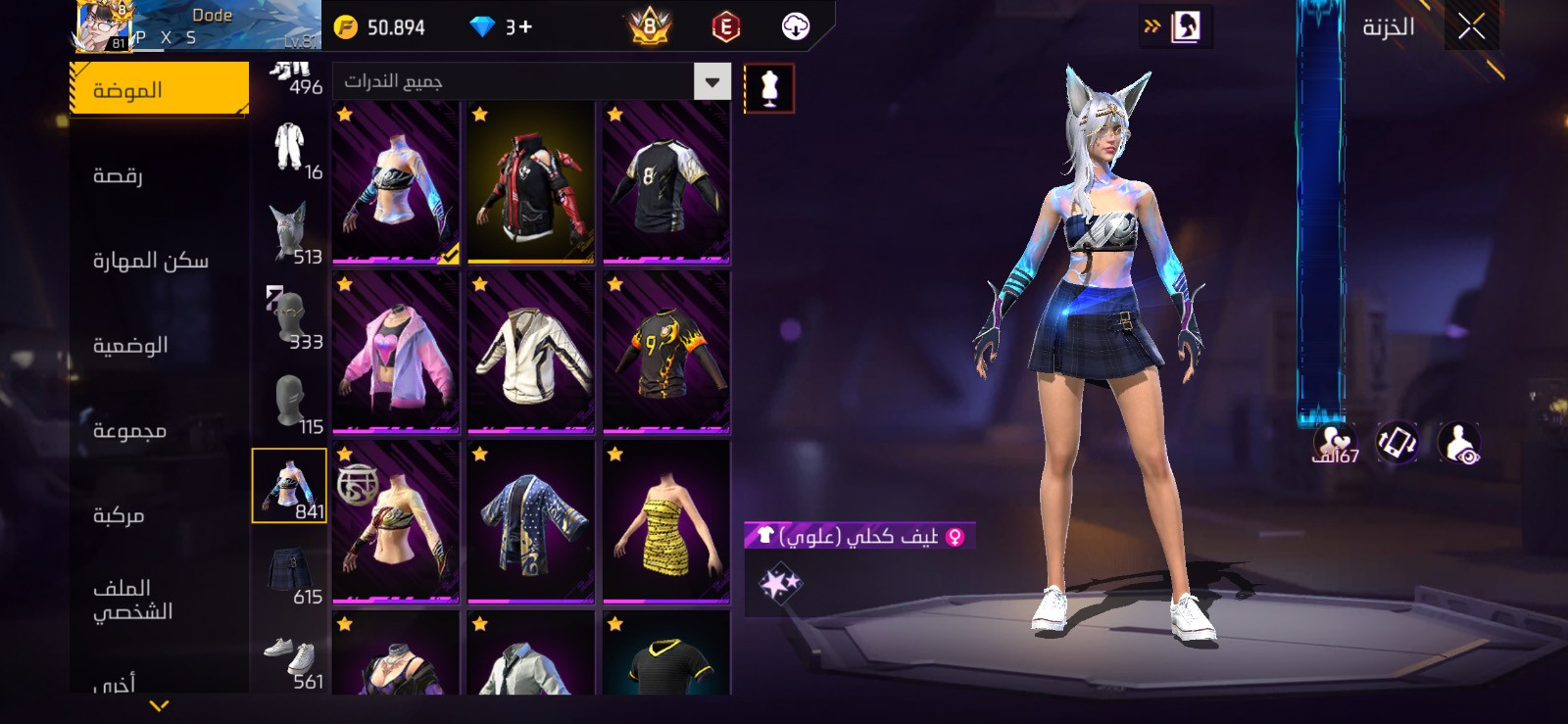Open the fox-ear head accessory category
The height and width of the screenshot is (724, 1568).
point(289,234)
